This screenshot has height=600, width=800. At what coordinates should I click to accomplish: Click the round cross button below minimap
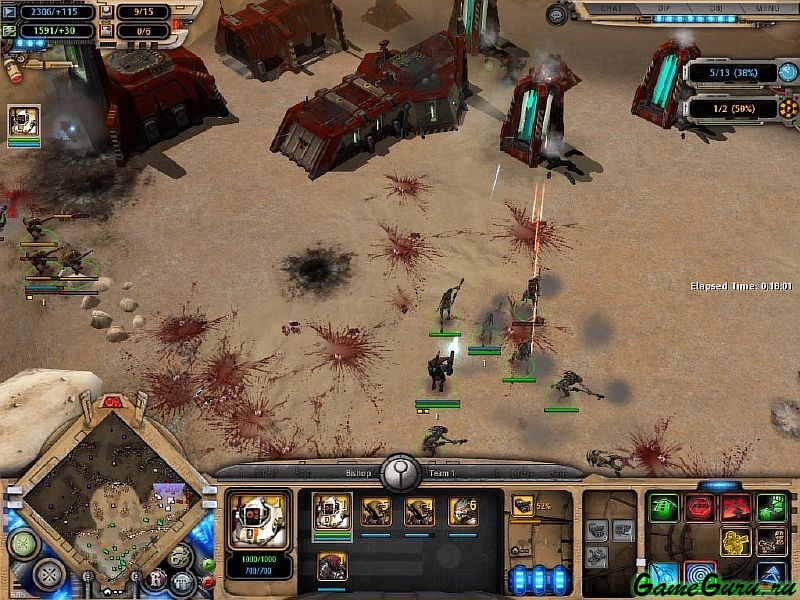(x=48, y=574)
